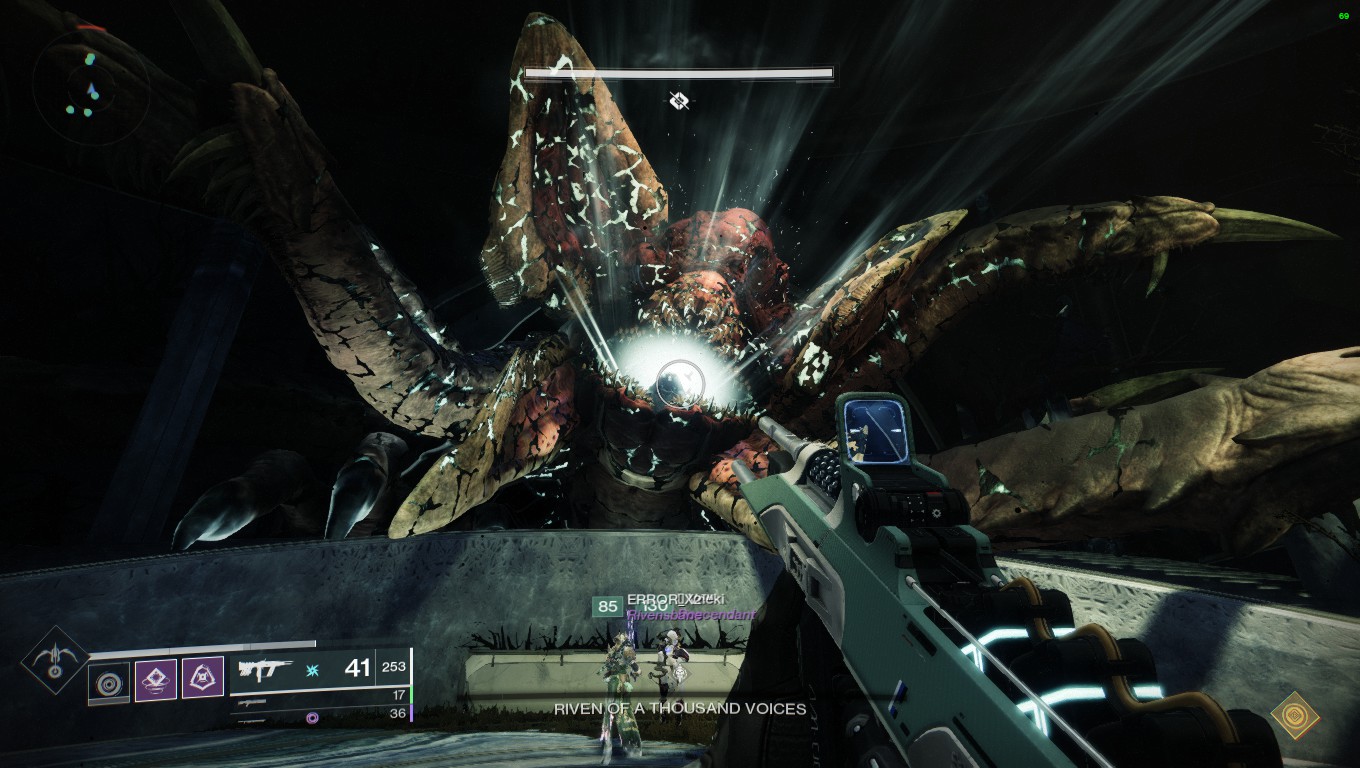This screenshot has width=1360, height=768.
Task: Activate the bow-shaped super ability icon
Action: [55, 660]
